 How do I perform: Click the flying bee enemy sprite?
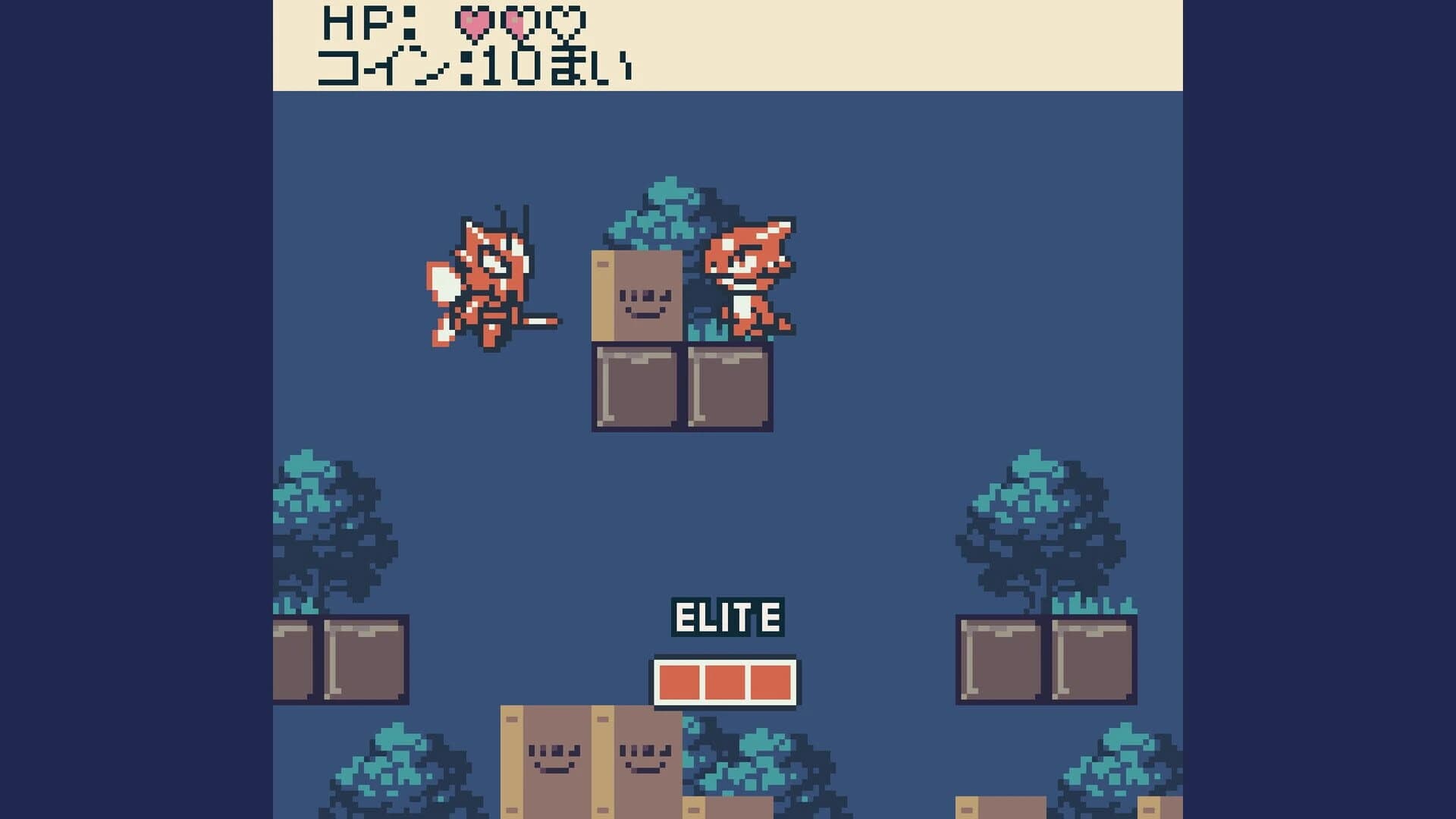[x=485, y=281]
